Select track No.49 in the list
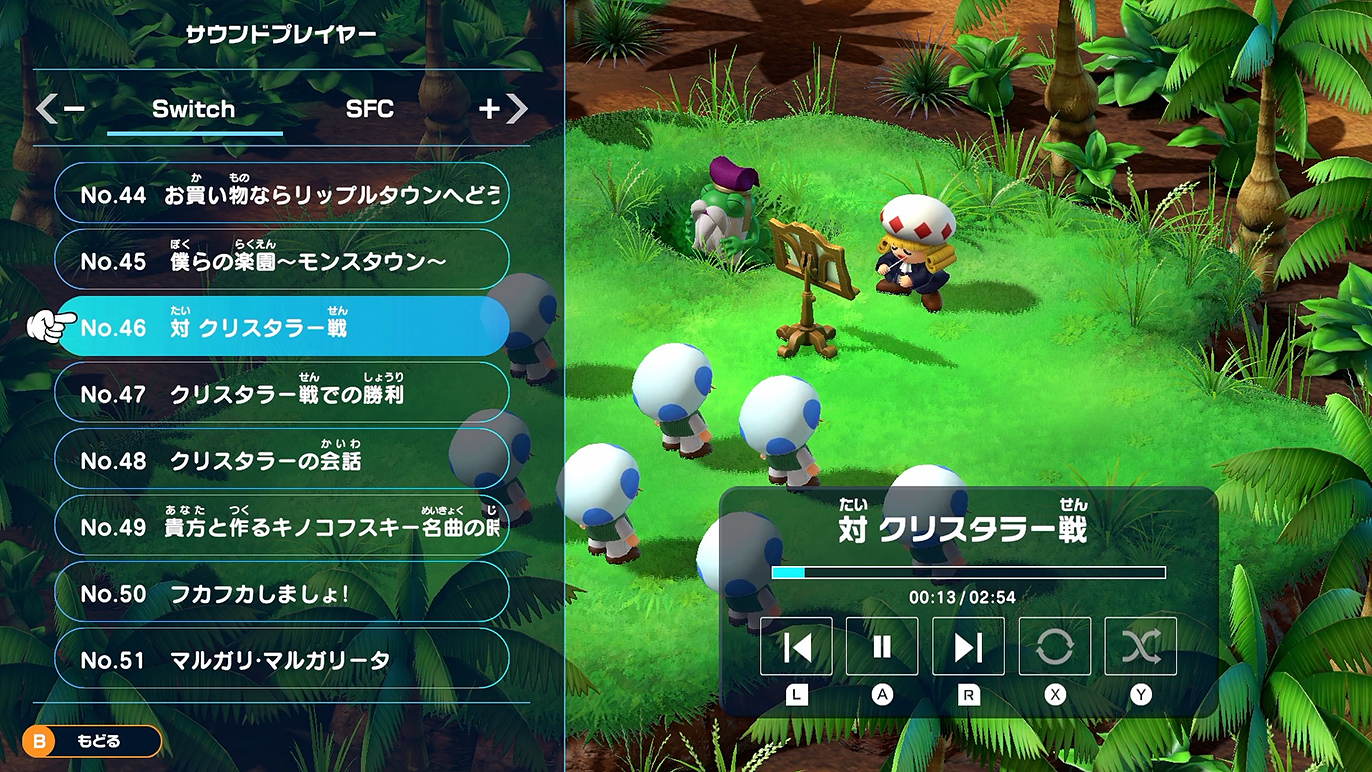1372x772 pixels. [x=282, y=526]
